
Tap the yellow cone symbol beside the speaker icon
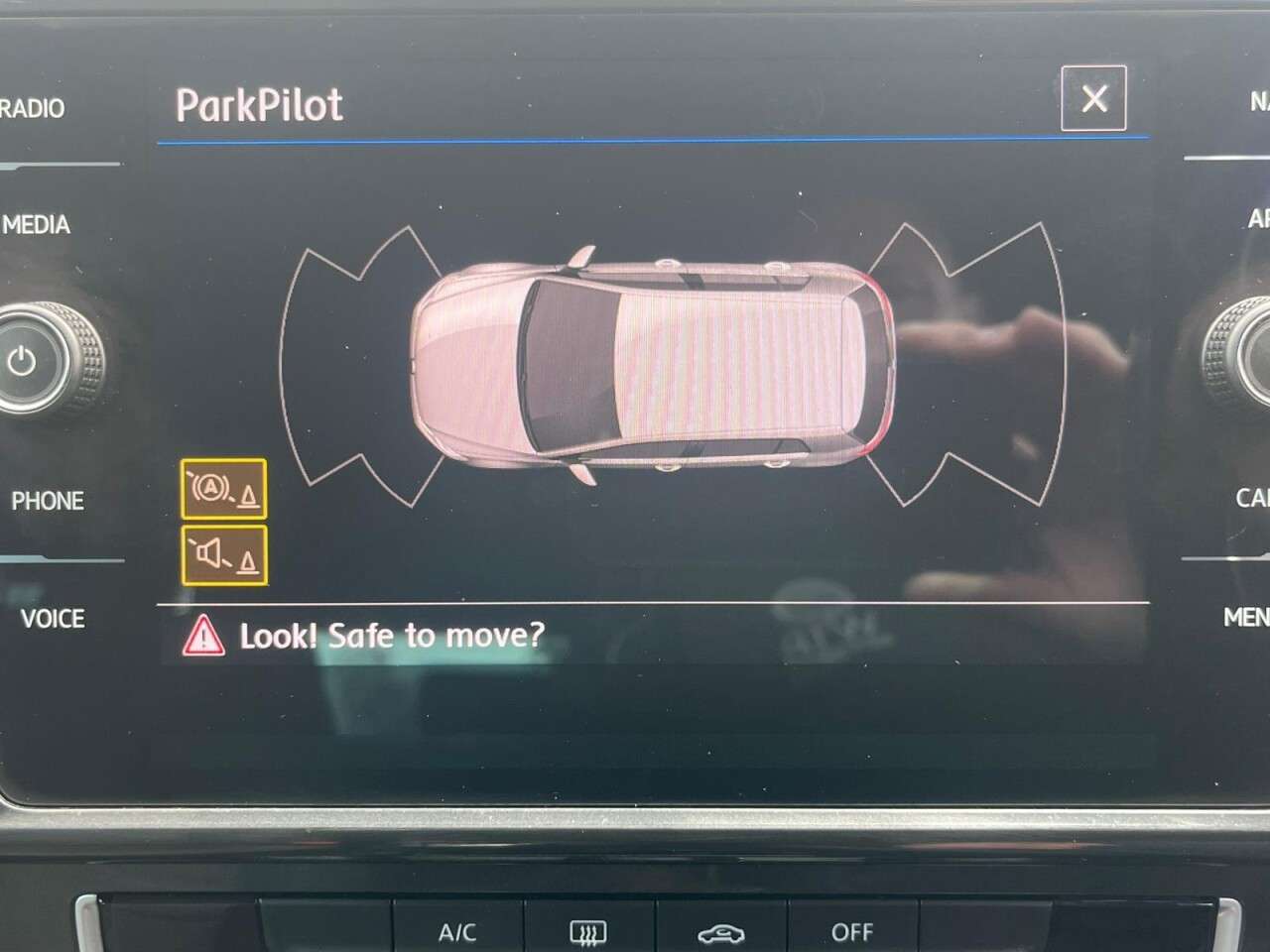[x=247, y=561]
